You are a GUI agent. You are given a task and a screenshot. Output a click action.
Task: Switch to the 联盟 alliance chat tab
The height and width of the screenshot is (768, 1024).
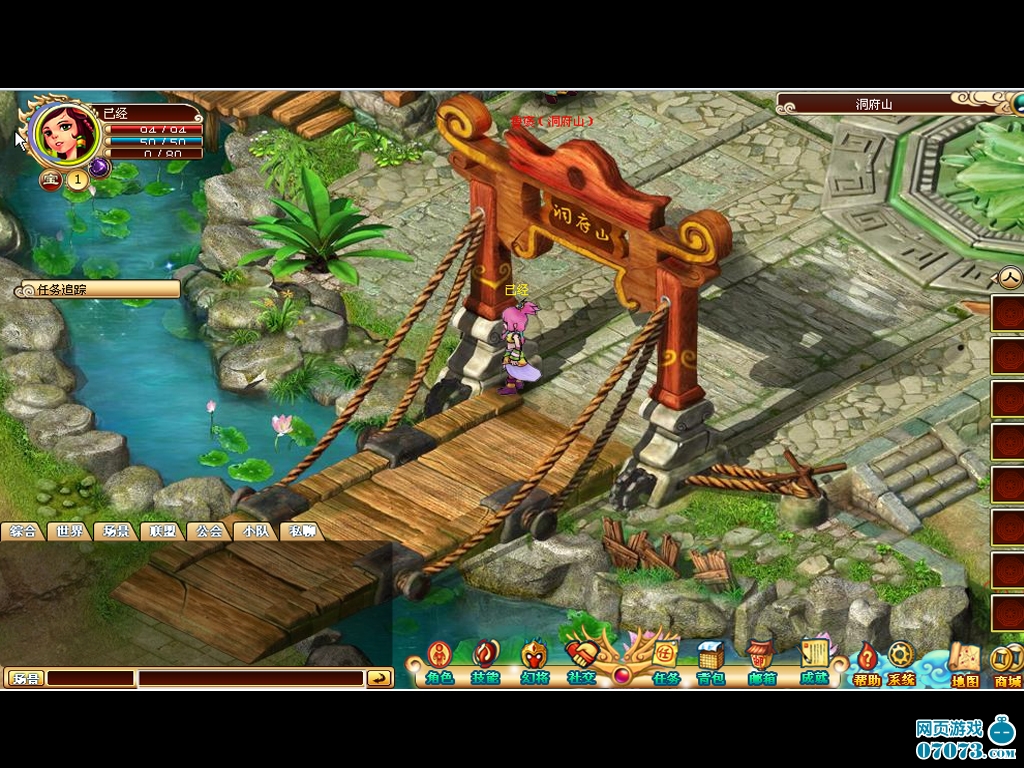pyautogui.click(x=161, y=531)
